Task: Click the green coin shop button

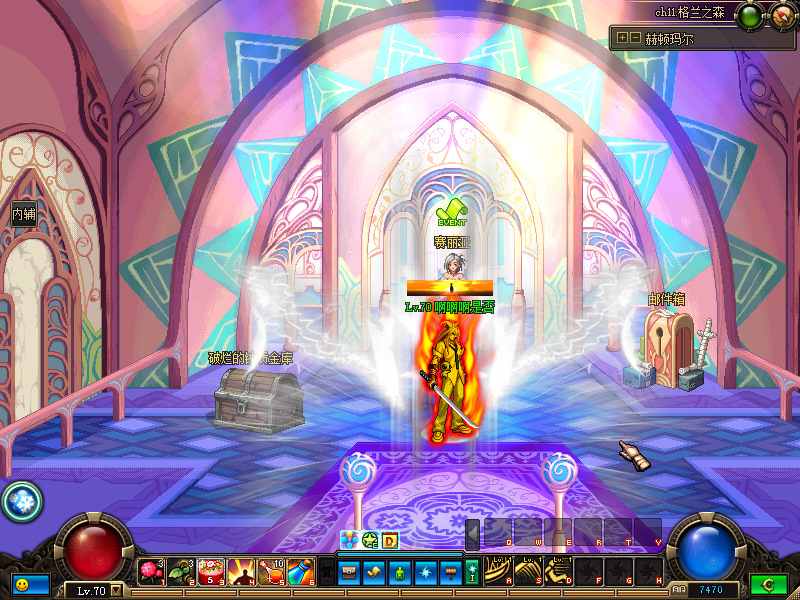Action: [x=768, y=584]
